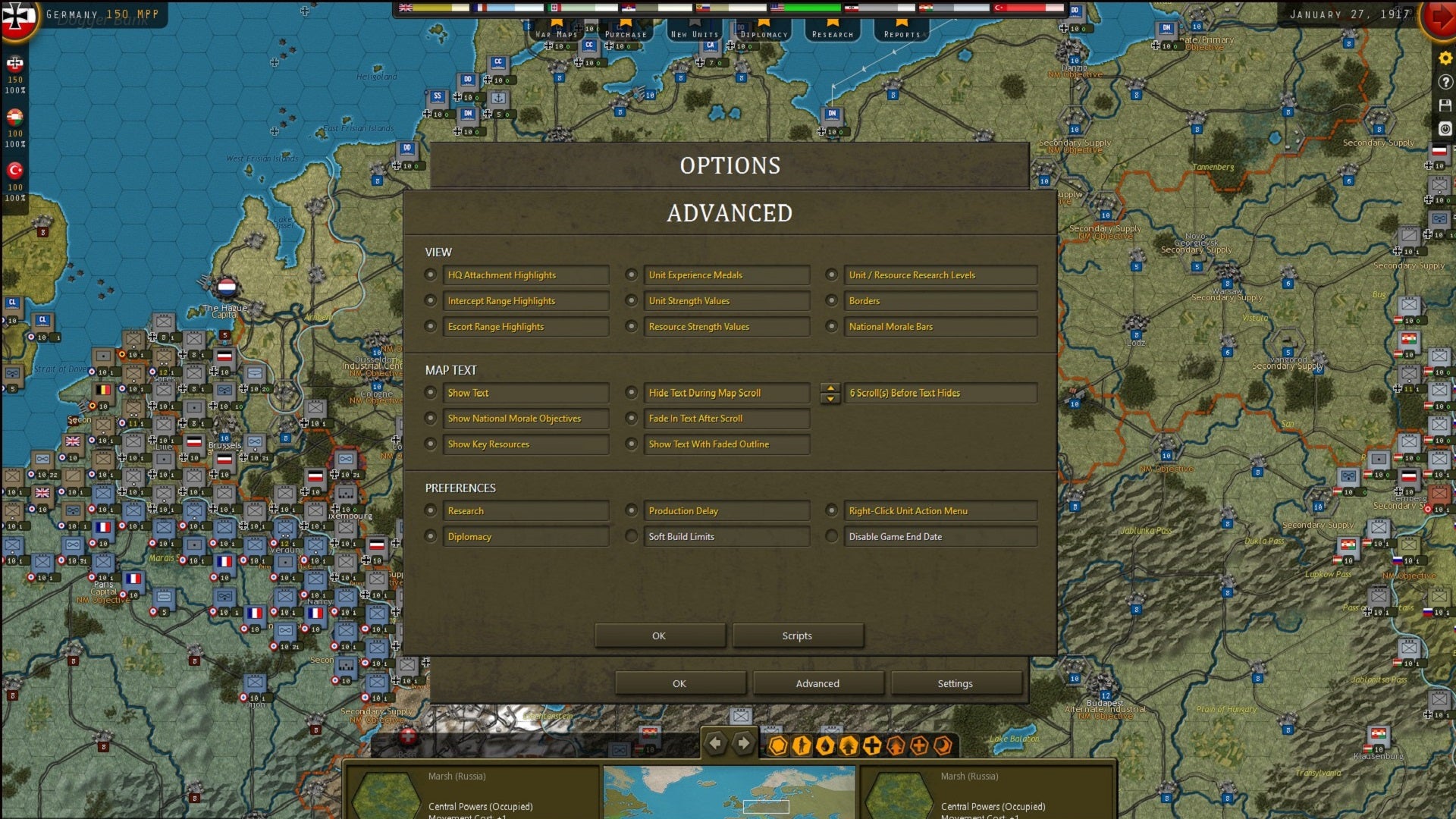
Task: Enable the Soft Build Limits preference
Action: click(x=631, y=536)
